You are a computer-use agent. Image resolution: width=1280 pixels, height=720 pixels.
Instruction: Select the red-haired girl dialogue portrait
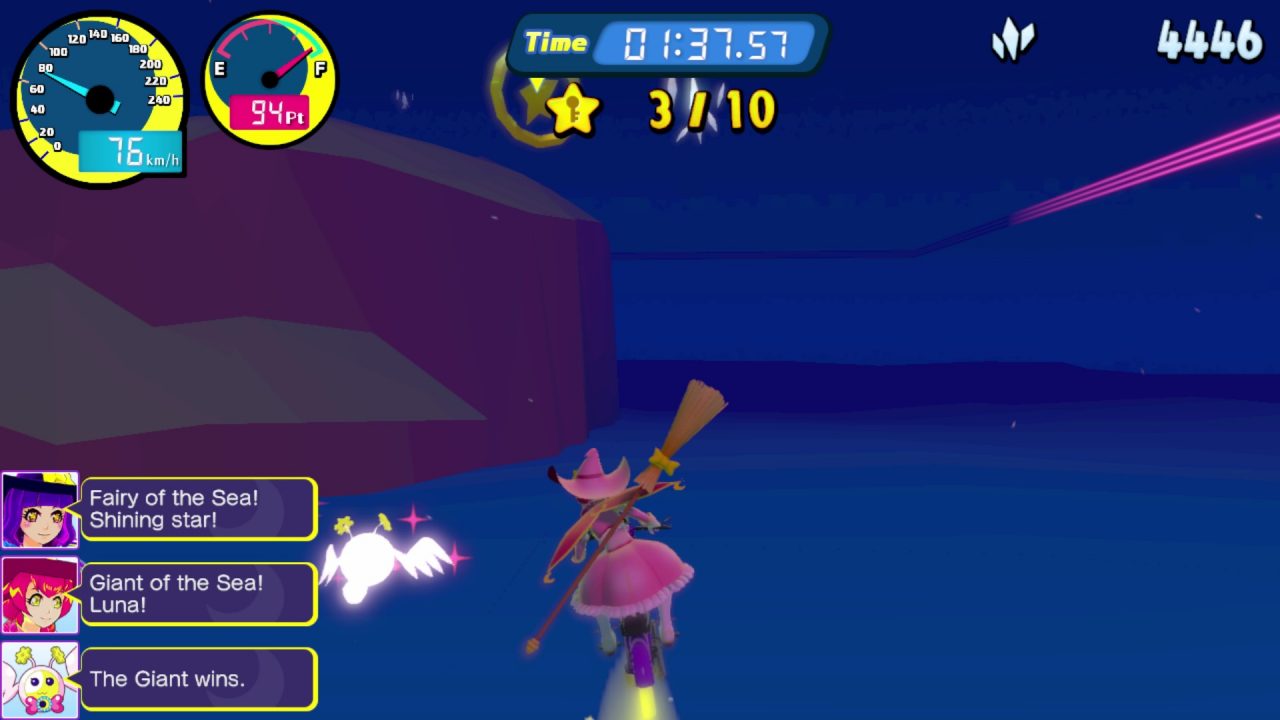(x=40, y=595)
